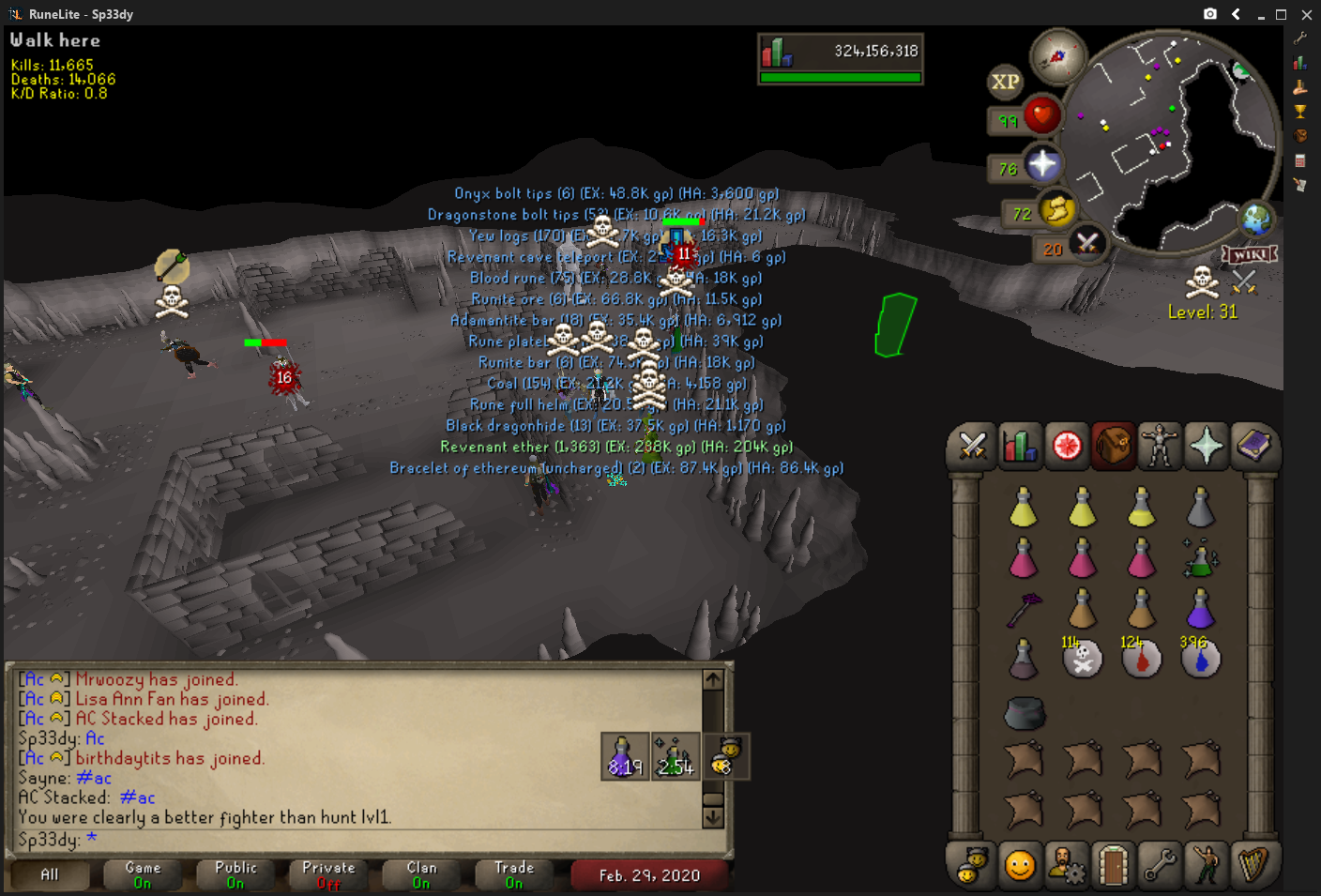
Task: Open the Trade chat tab
Action: [x=514, y=874]
